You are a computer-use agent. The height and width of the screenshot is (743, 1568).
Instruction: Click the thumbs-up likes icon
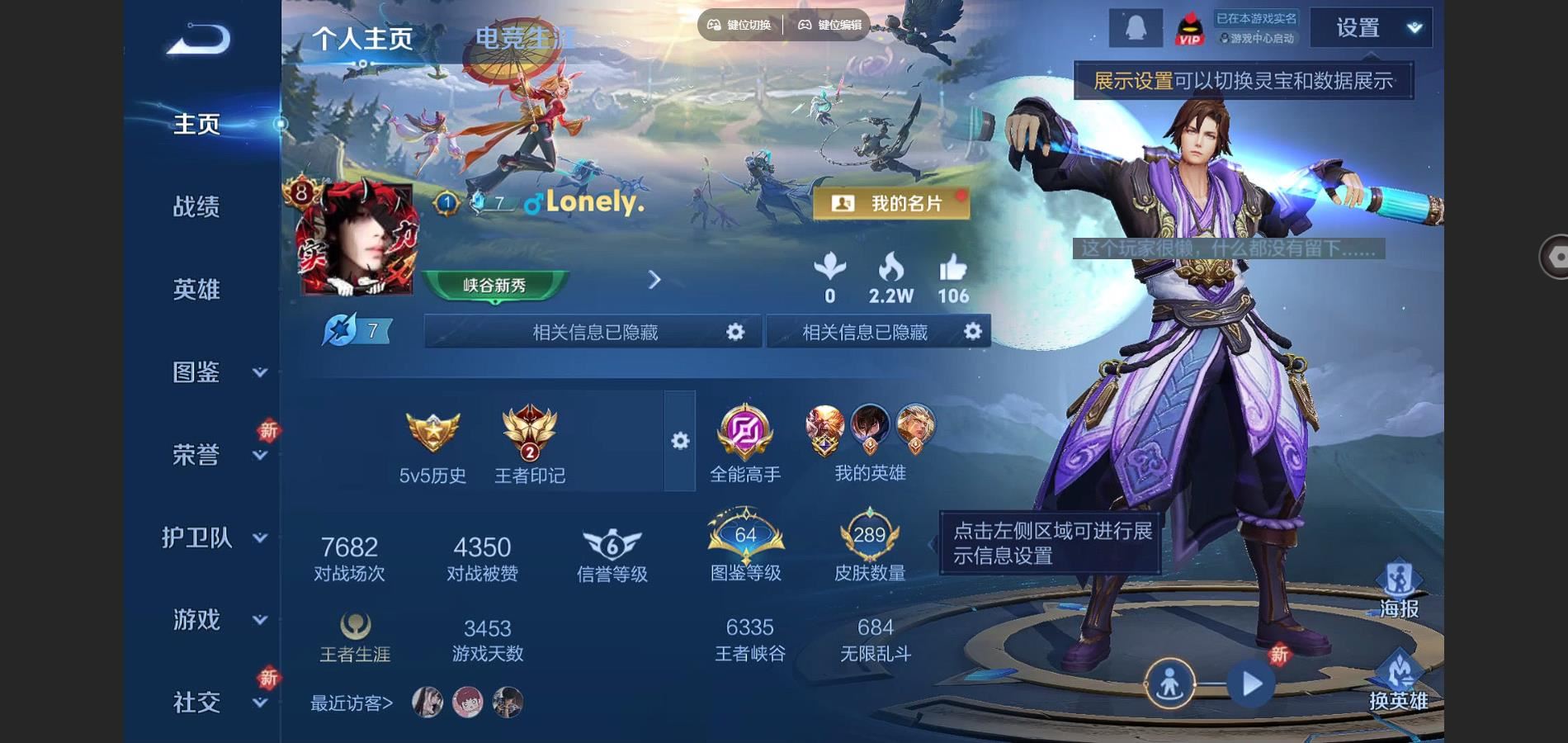point(953,269)
